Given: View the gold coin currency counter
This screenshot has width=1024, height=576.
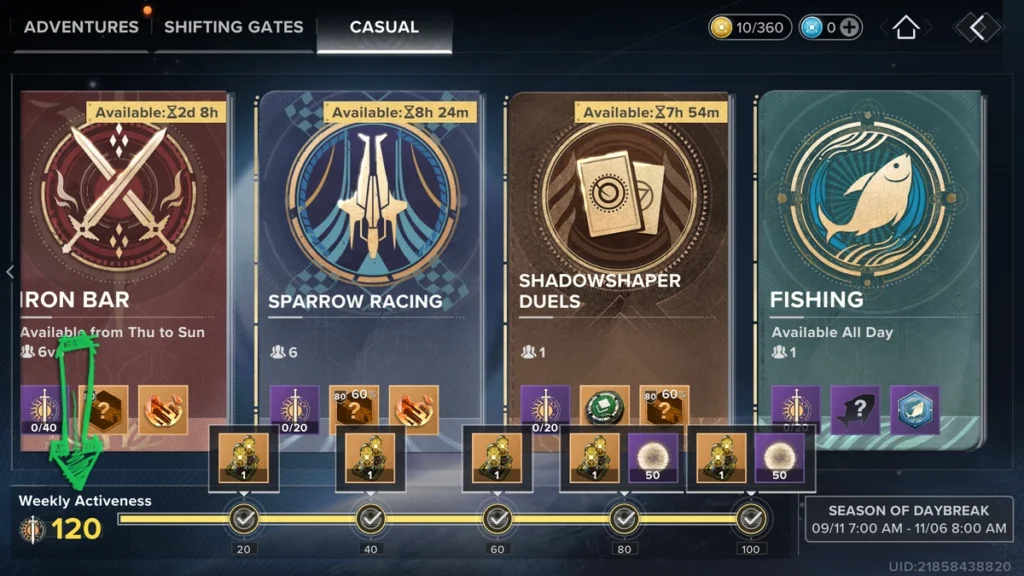Looking at the screenshot, I should [749, 28].
